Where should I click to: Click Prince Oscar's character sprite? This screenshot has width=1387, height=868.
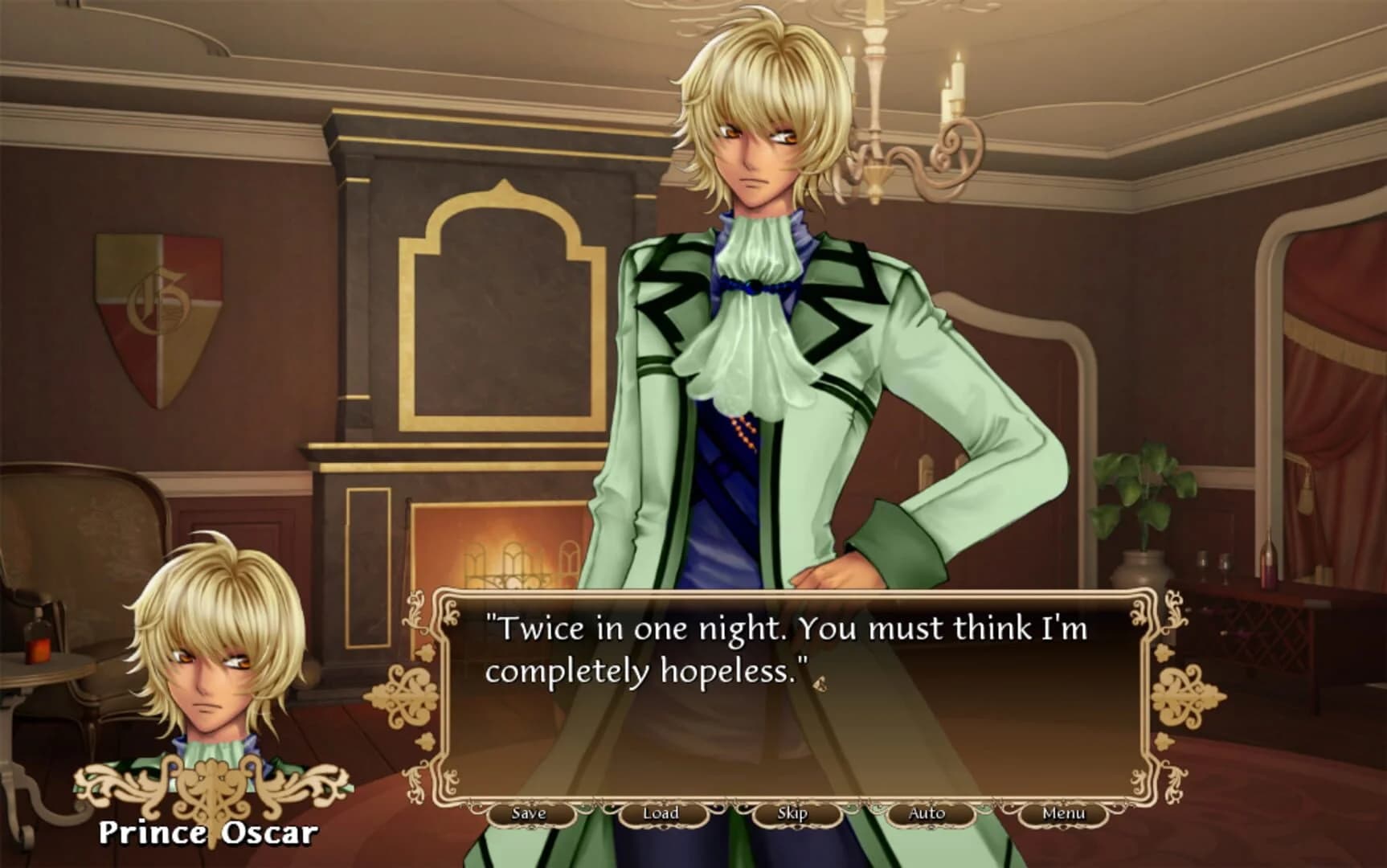click(x=763, y=321)
